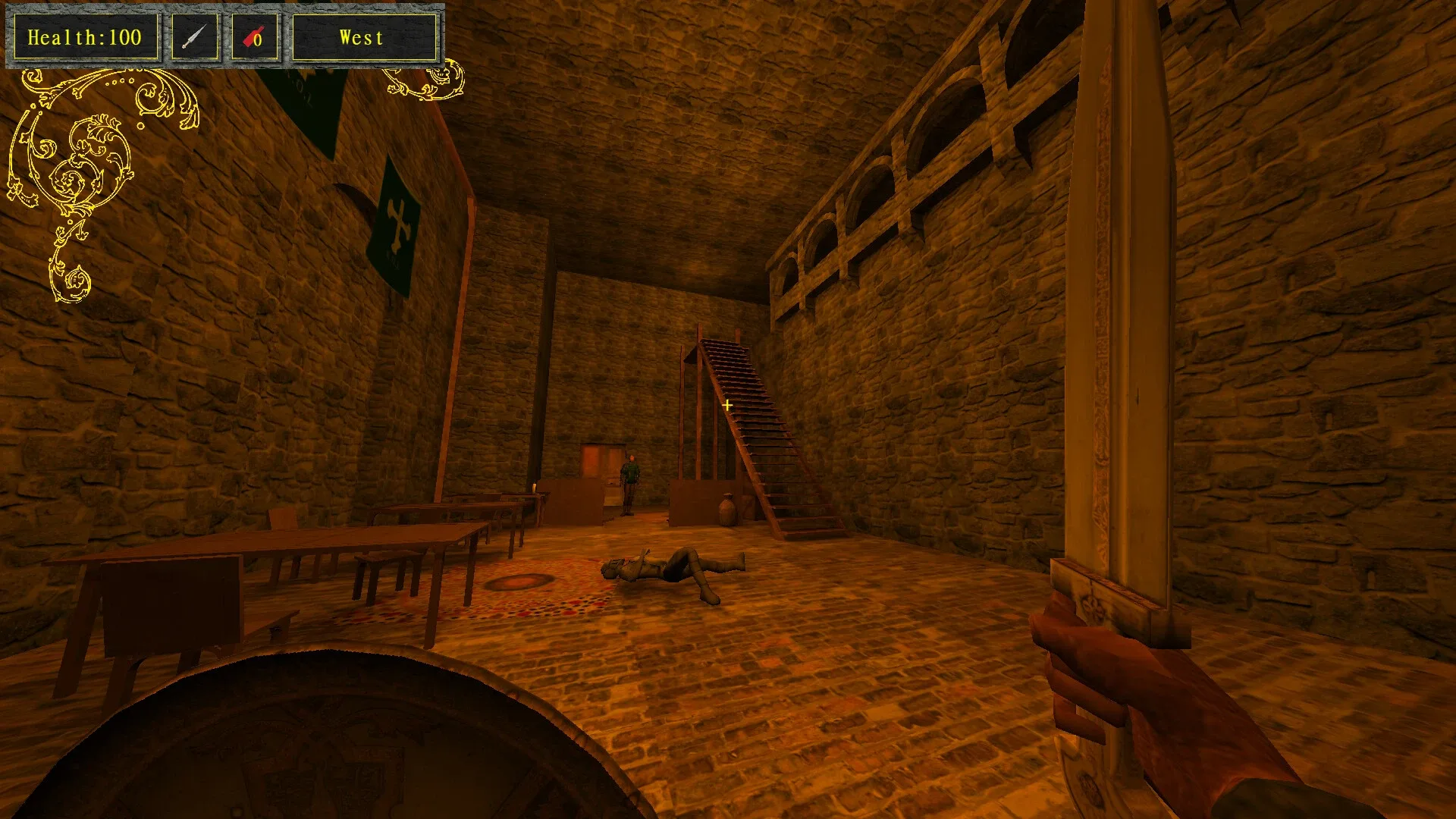1456x819 pixels.
Task: Click the West compass indicator
Action: click(362, 36)
